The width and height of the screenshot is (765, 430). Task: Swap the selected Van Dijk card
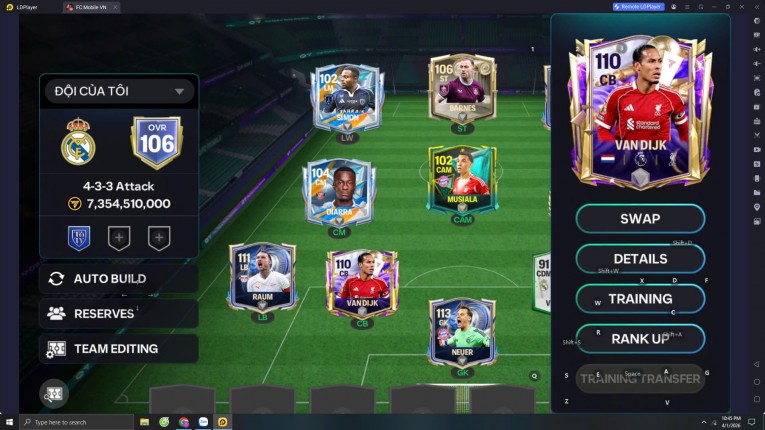pos(640,219)
